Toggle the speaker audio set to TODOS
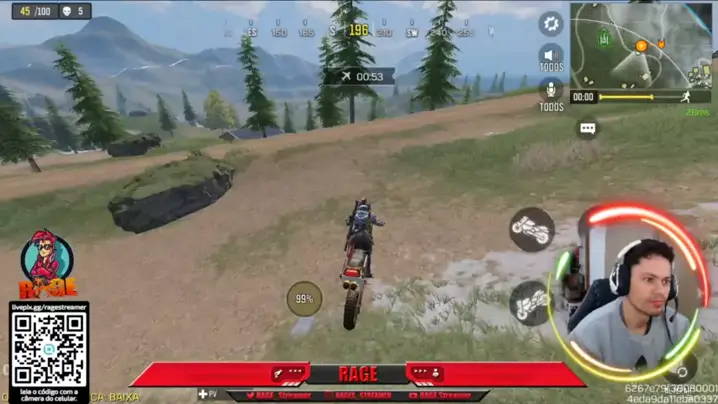Screen dimensions: 718x404 tap(551, 56)
